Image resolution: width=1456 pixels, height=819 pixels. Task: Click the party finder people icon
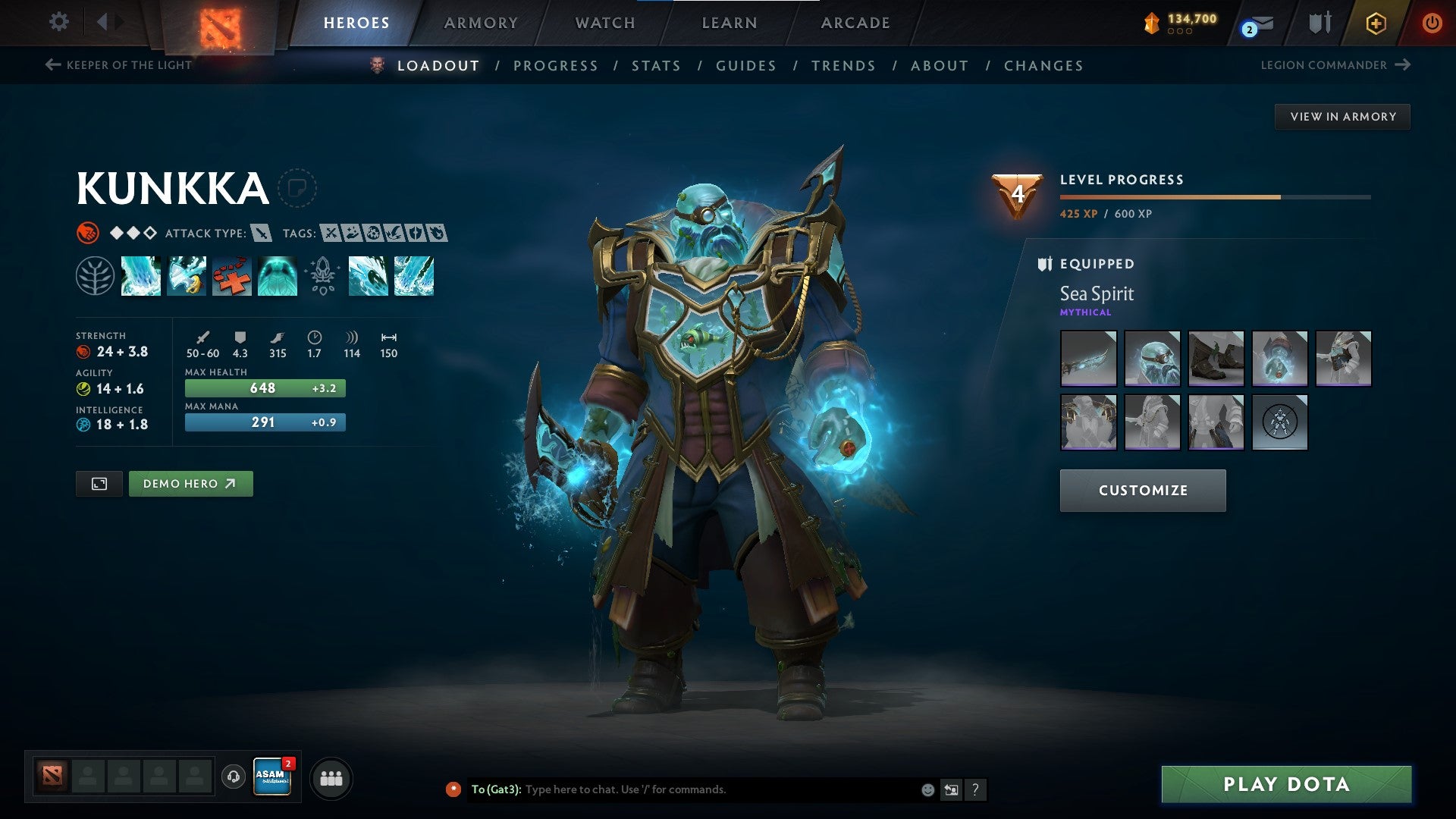331,777
